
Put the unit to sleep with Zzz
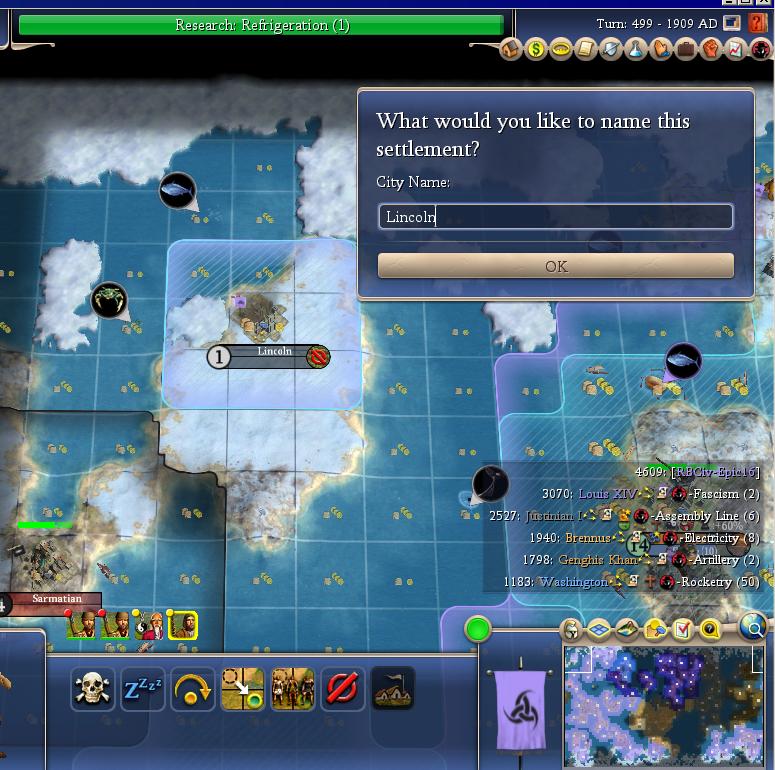coord(142,689)
